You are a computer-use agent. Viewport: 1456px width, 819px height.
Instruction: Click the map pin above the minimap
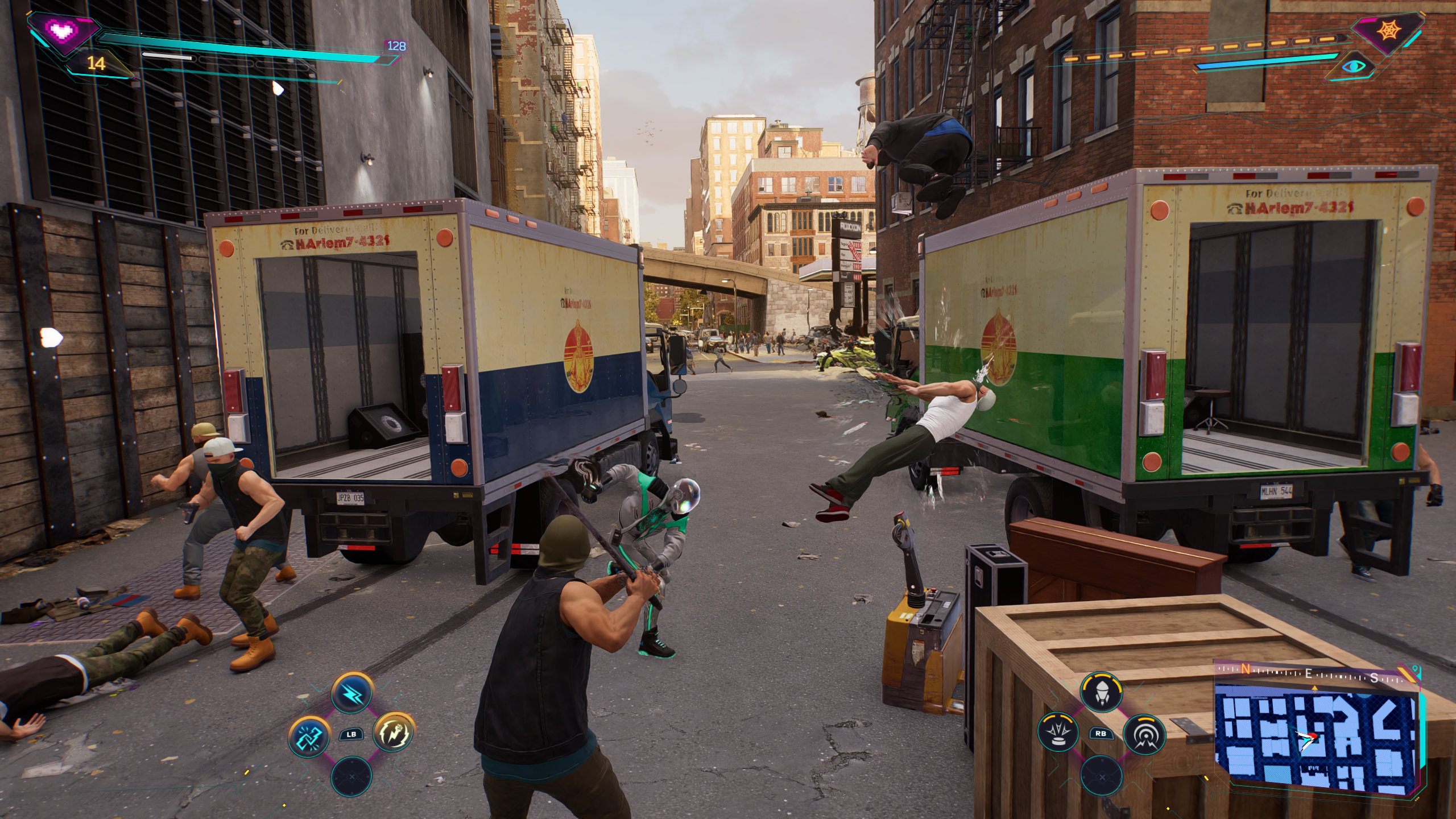pos(1314,688)
